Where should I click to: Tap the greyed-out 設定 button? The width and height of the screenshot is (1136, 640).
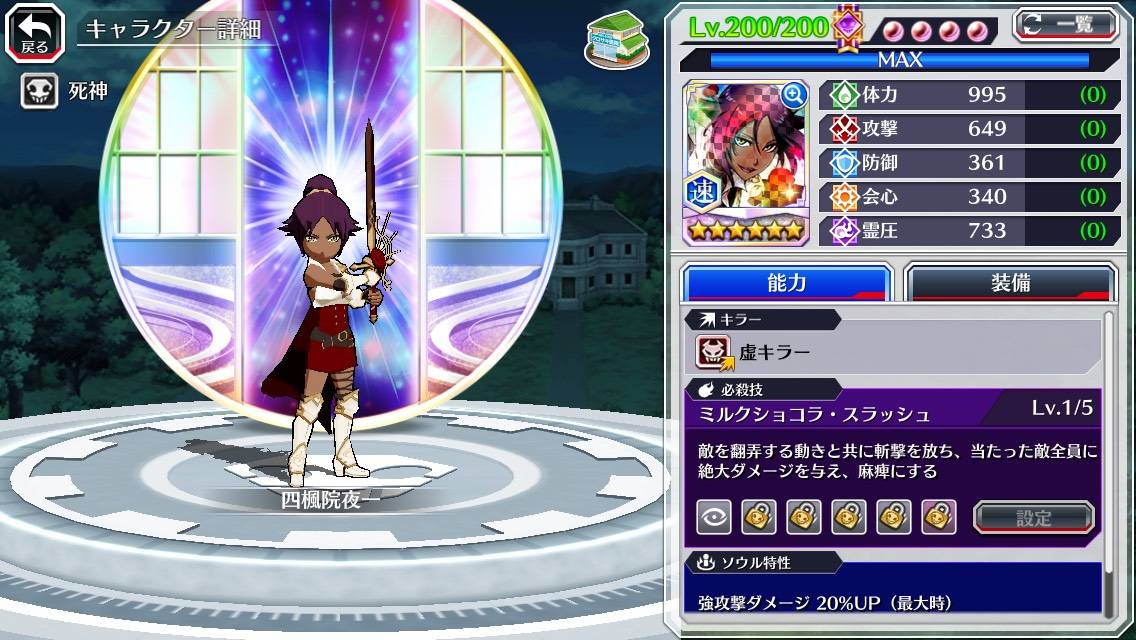tap(1033, 517)
